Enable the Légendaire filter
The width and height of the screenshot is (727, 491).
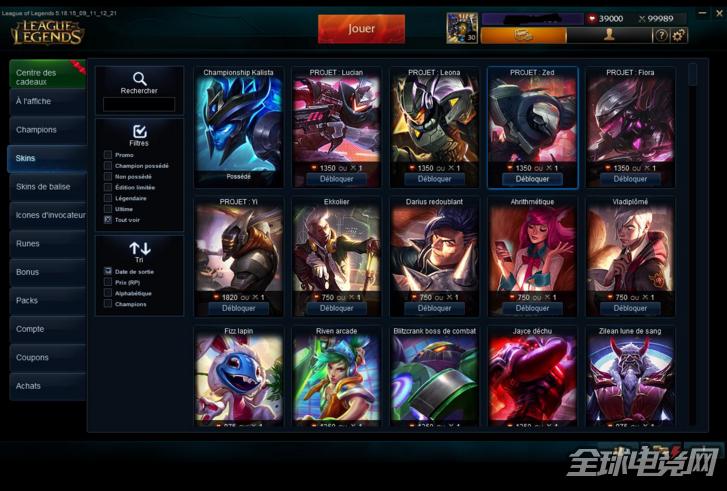pyautogui.click(x=108, y=197)
